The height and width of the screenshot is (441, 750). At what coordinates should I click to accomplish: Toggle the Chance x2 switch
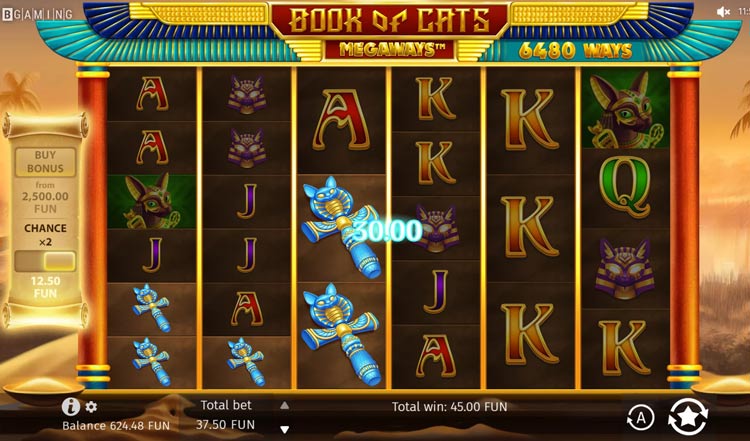pyautogui.click(x=45, y=261)
